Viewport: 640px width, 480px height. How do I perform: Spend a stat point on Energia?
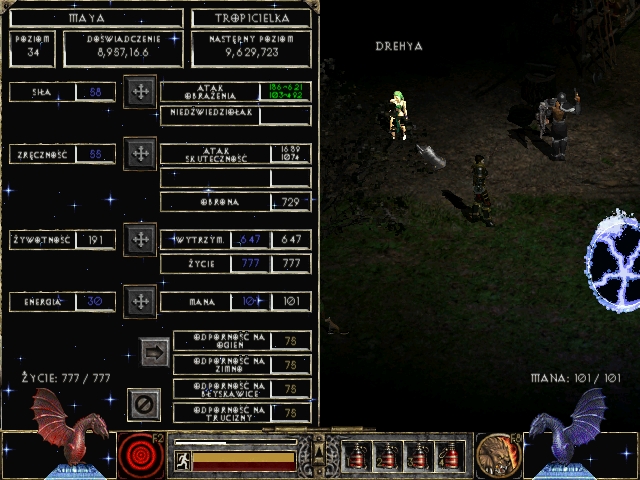point(141,300)
